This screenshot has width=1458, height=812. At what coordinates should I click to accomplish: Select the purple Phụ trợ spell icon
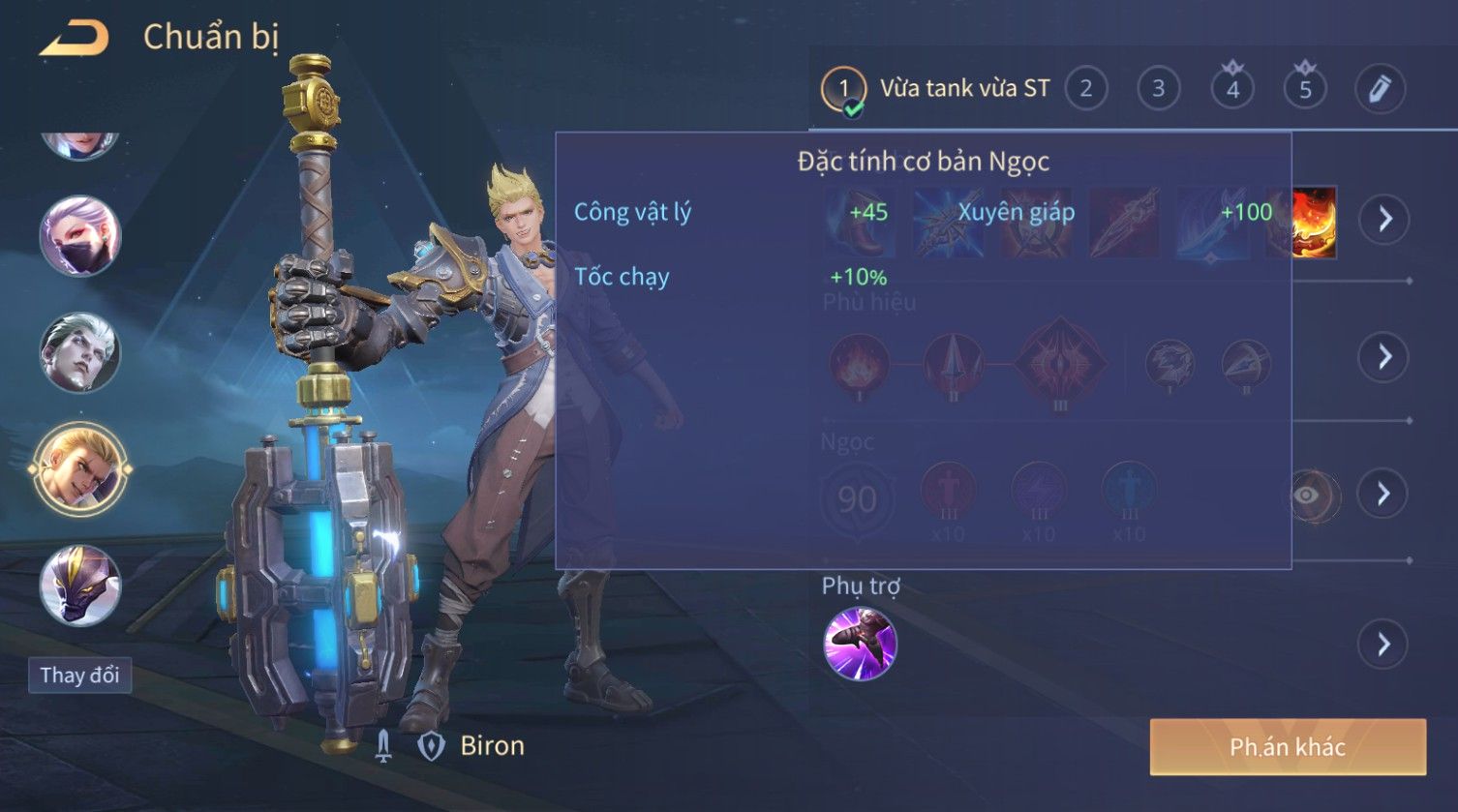tap(860, 645)
